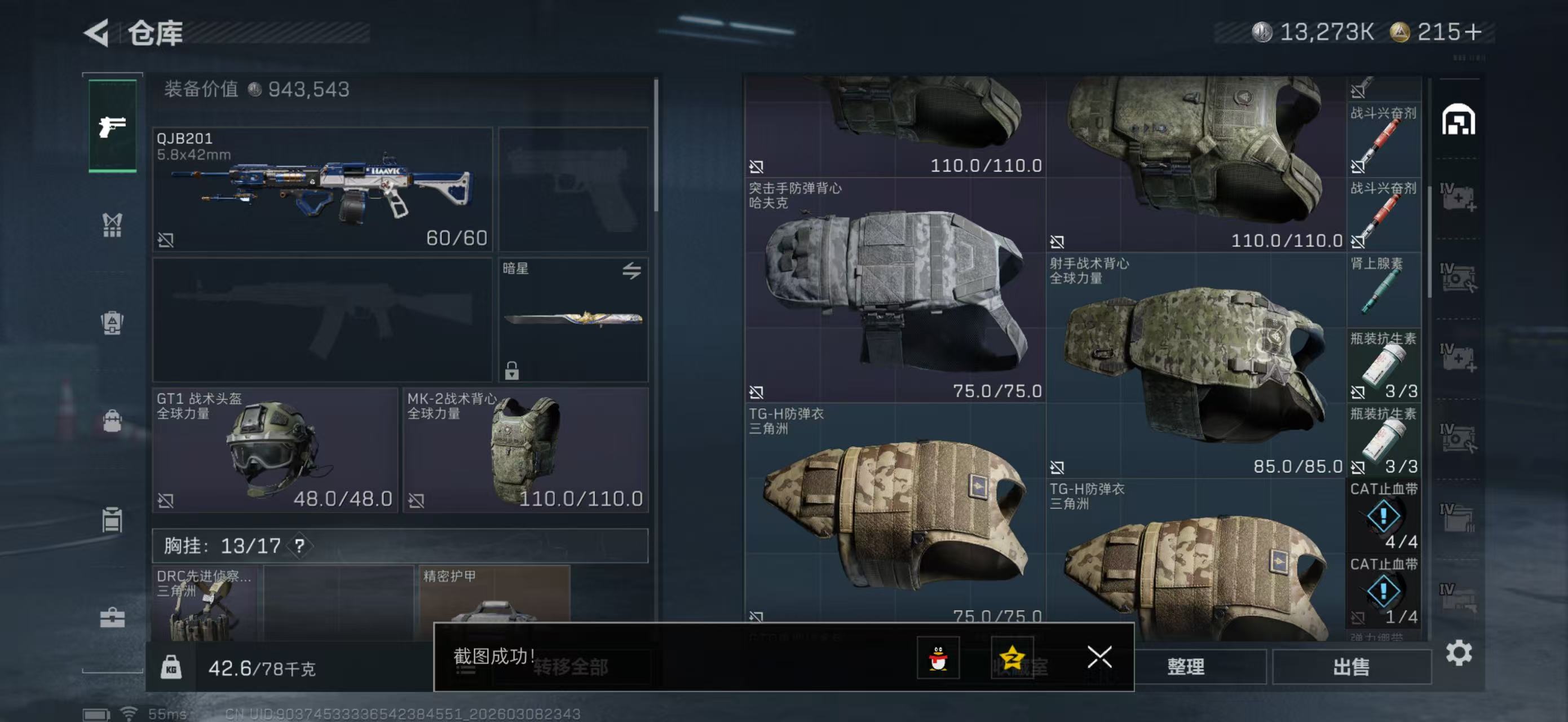
Task: Select the 射手战术背心 全球力量 vest
Action: (1195, 366)
